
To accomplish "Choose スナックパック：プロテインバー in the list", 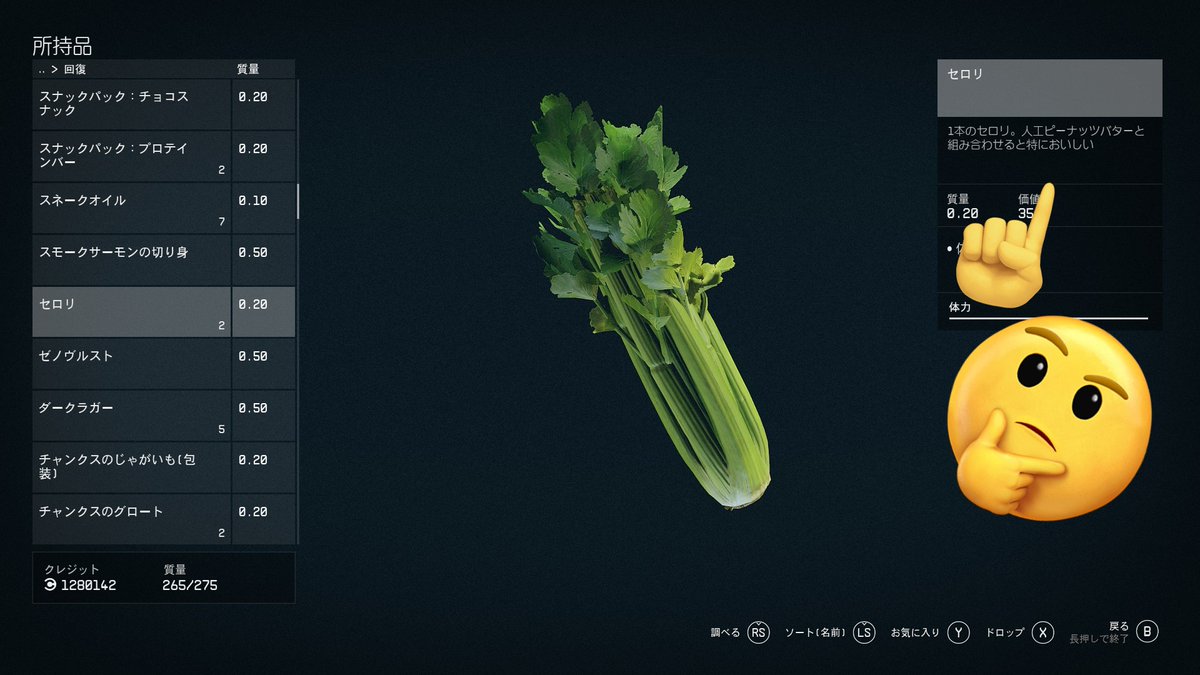I will (x=132, y=156).
